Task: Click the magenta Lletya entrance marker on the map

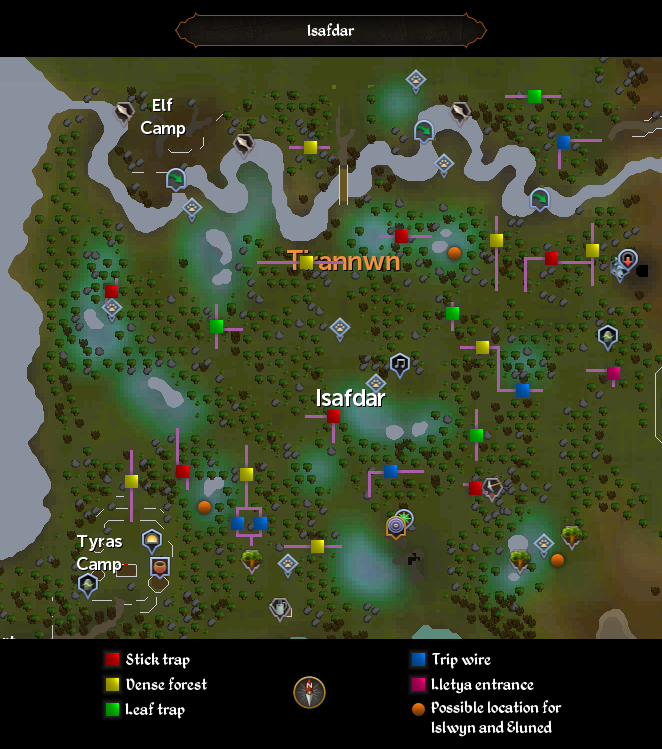Action: pyautogui.click(x=613, y=373)
